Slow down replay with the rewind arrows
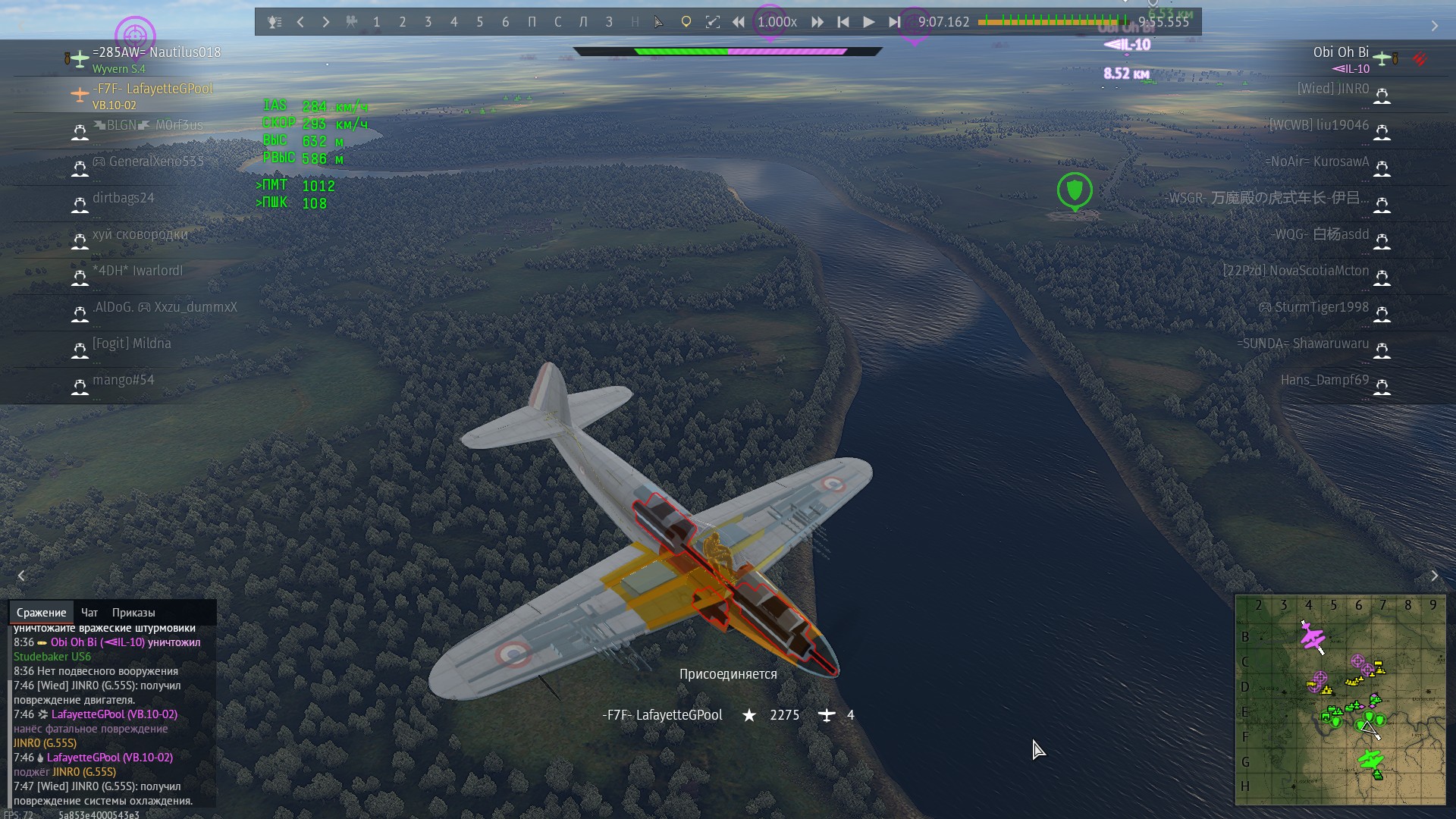Viewport: 1456px width, 819px height. pos(738,22)
